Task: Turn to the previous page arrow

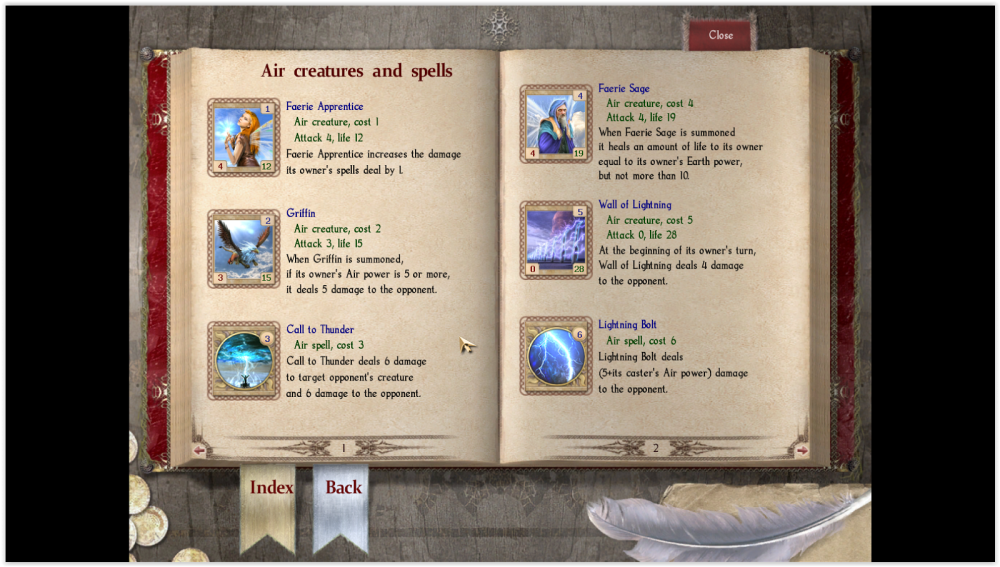Action: [x=198, y=450]
